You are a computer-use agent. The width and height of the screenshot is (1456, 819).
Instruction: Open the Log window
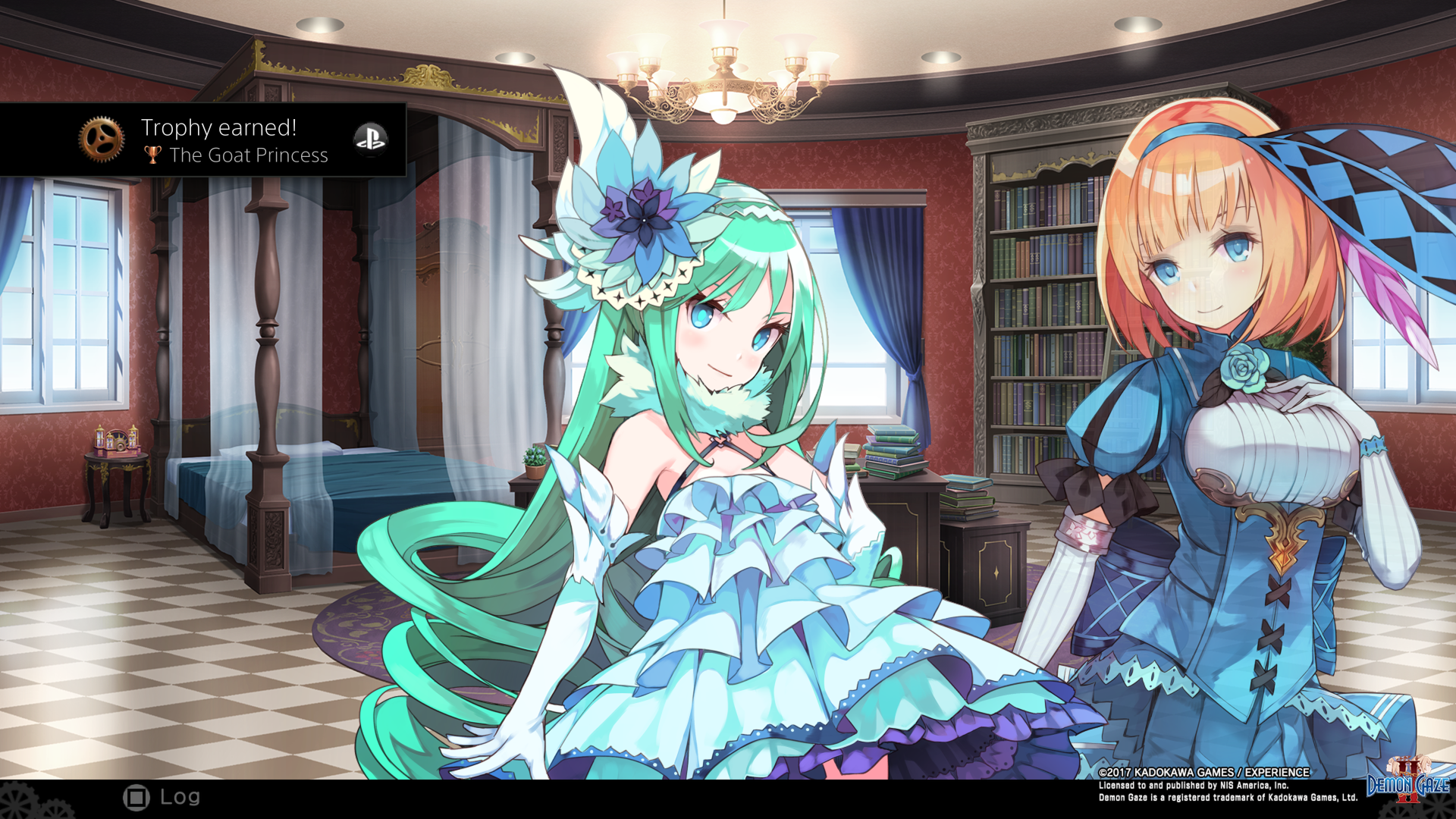pos(180,798)
